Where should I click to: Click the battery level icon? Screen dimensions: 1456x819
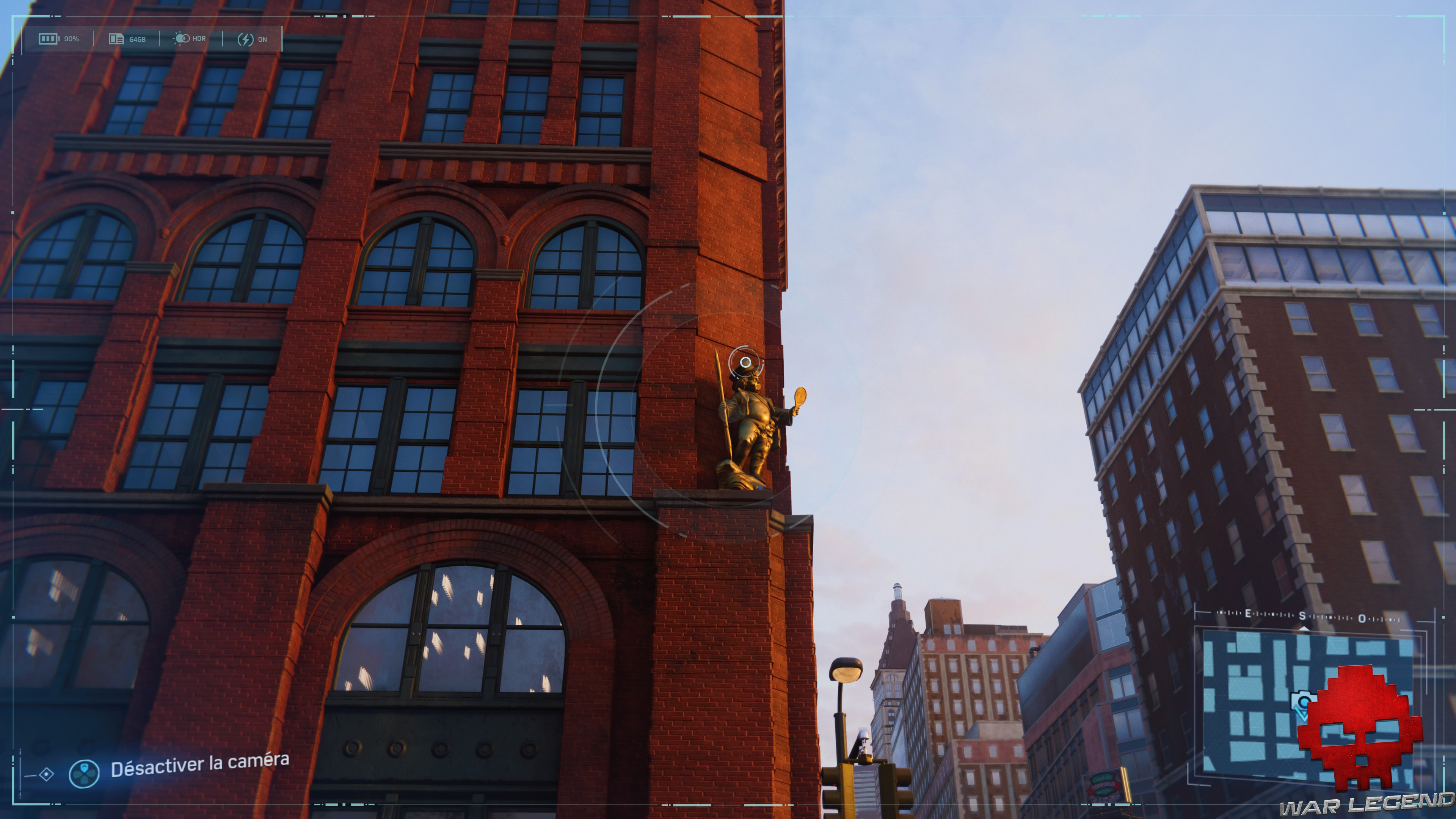pyautogui.click(x=48, y=39)
